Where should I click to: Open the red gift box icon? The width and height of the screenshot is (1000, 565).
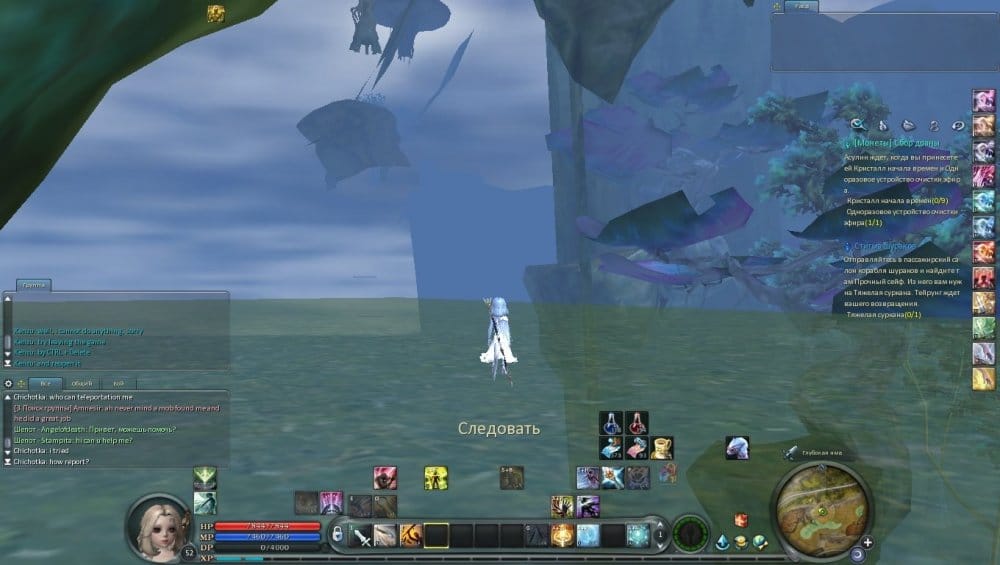pyautogui.click(x=741, y=520)
